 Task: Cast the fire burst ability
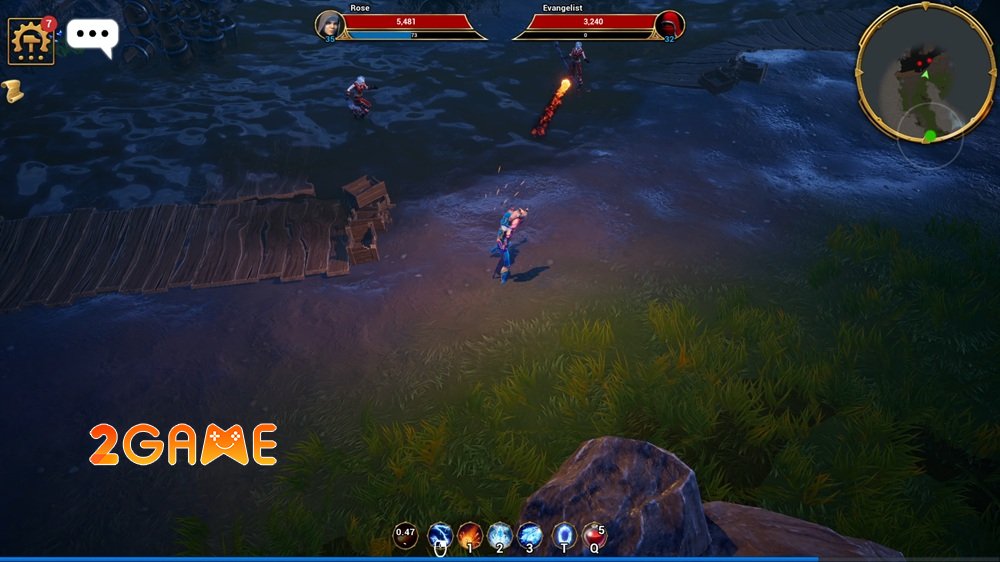click(x=470, y=535)
